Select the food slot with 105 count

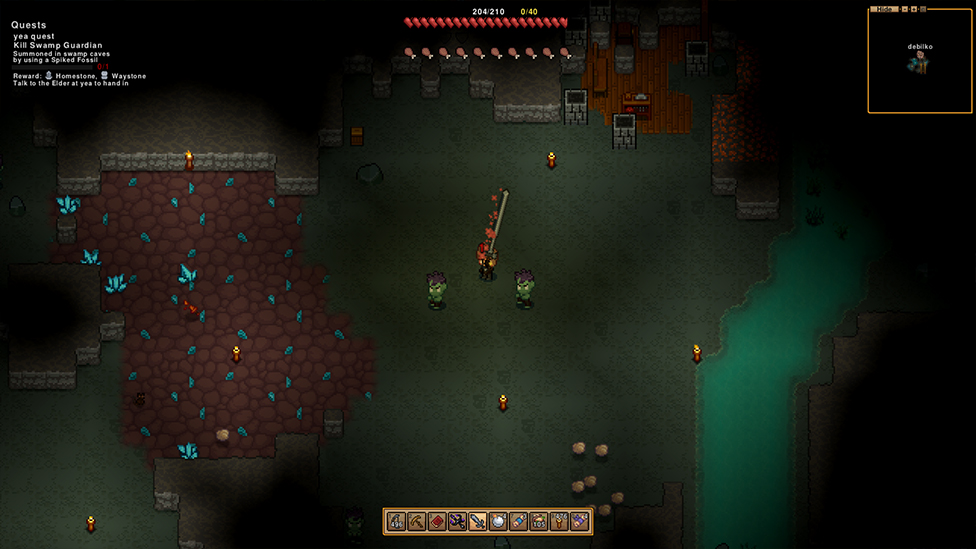(539, 521)
